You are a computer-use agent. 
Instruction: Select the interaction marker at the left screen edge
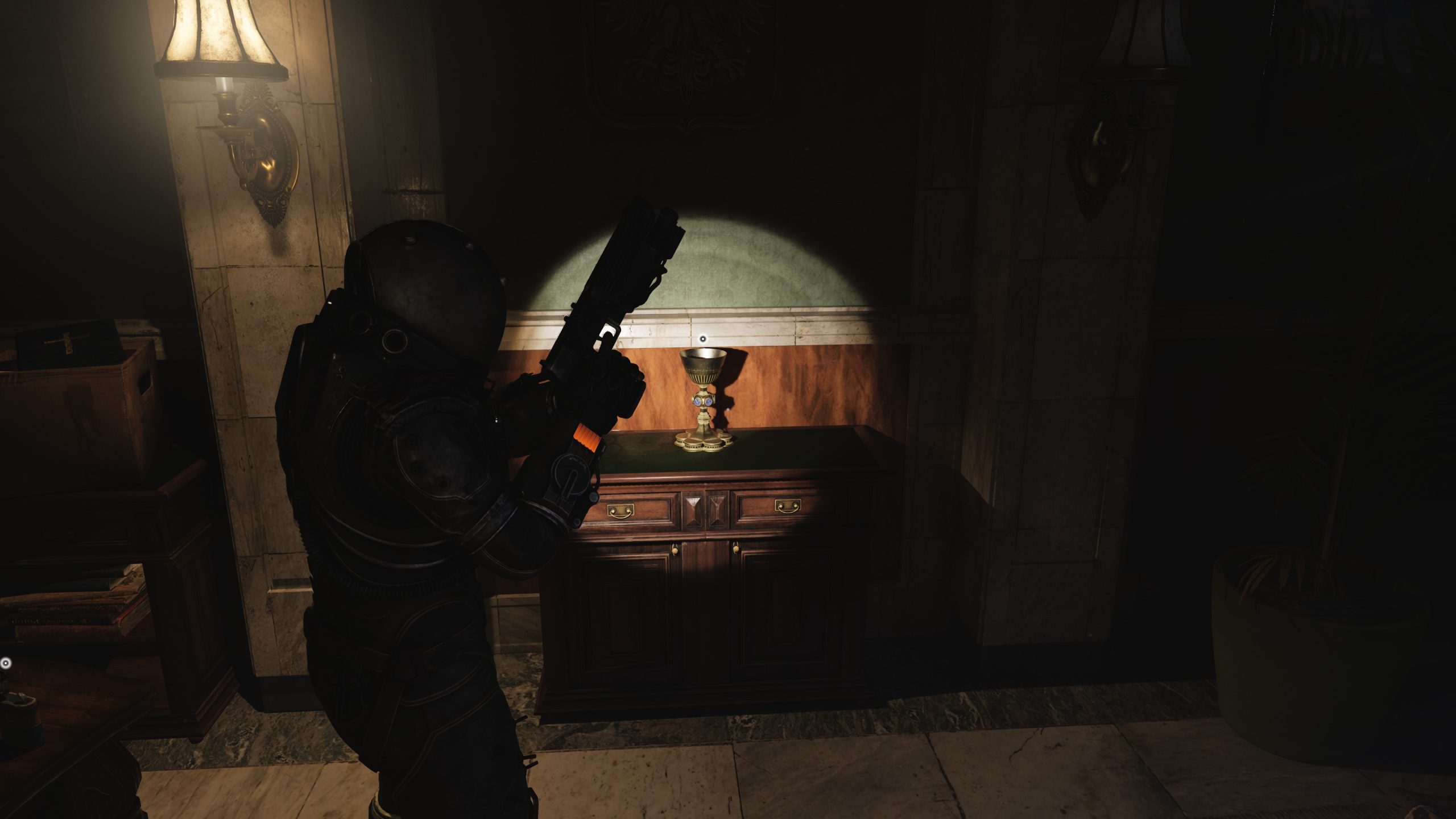tap(6, 663)
